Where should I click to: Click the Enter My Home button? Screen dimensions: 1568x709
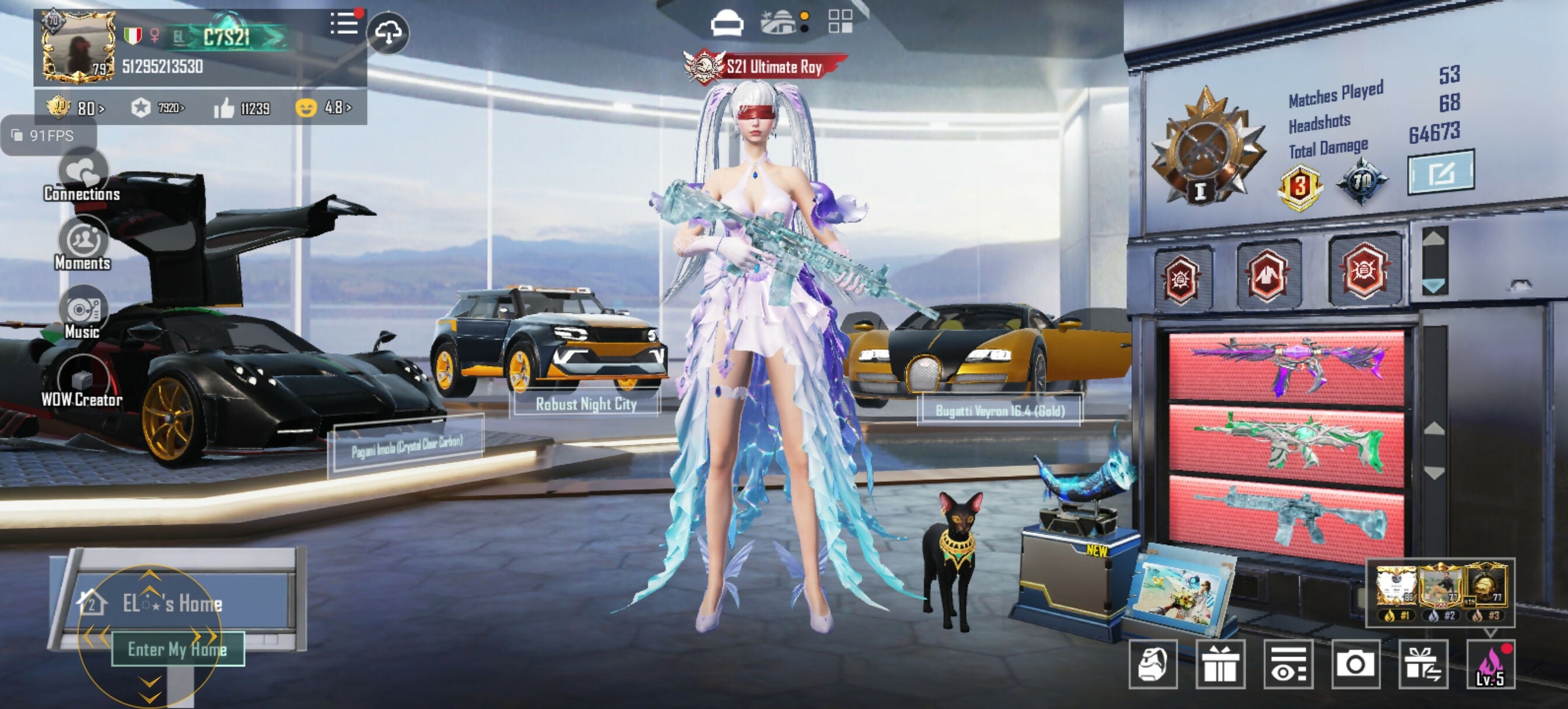(x=178, y=649)
